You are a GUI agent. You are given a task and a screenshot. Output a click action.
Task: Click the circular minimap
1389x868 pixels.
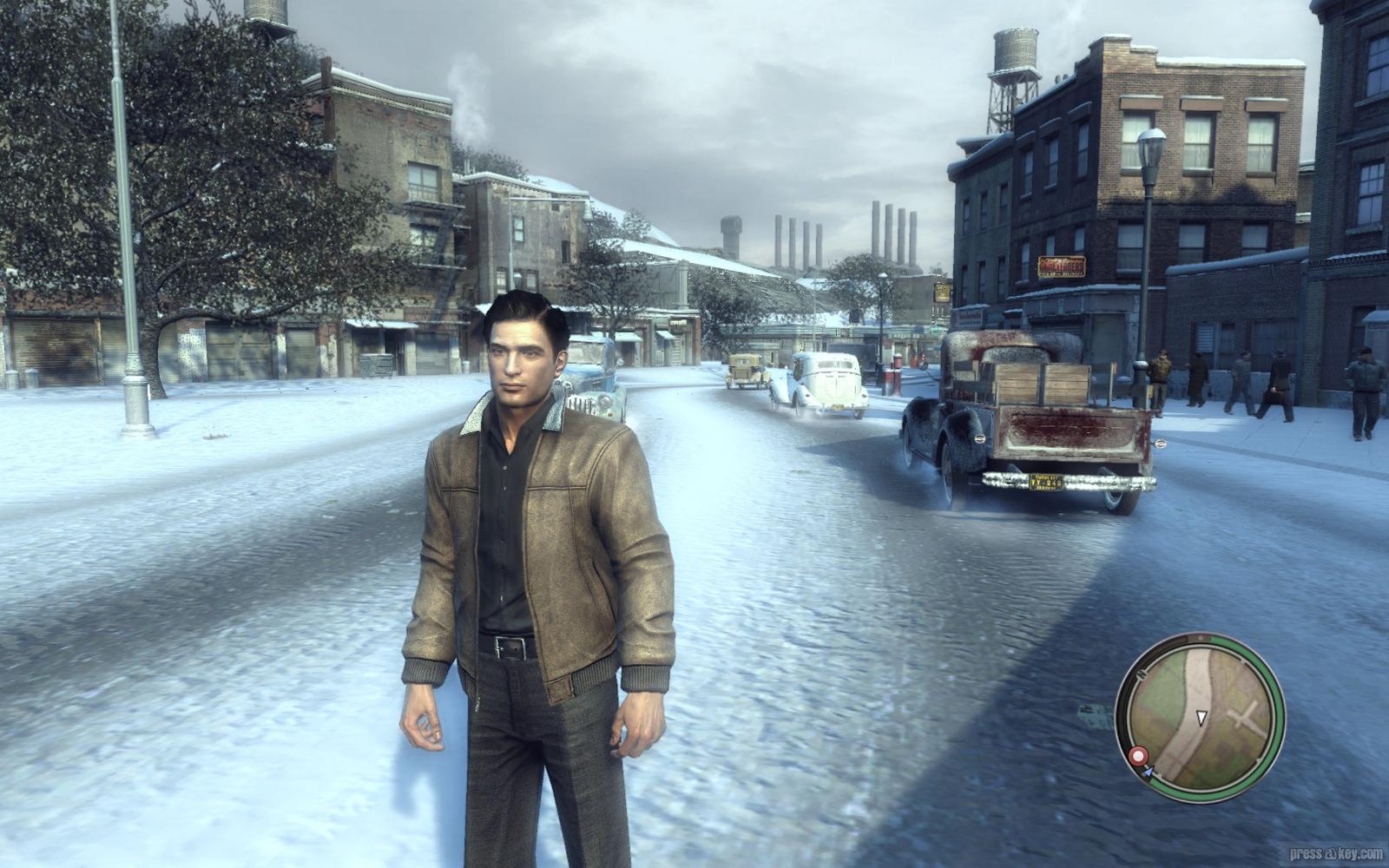pyautogui.click(x=1200, y=717)
